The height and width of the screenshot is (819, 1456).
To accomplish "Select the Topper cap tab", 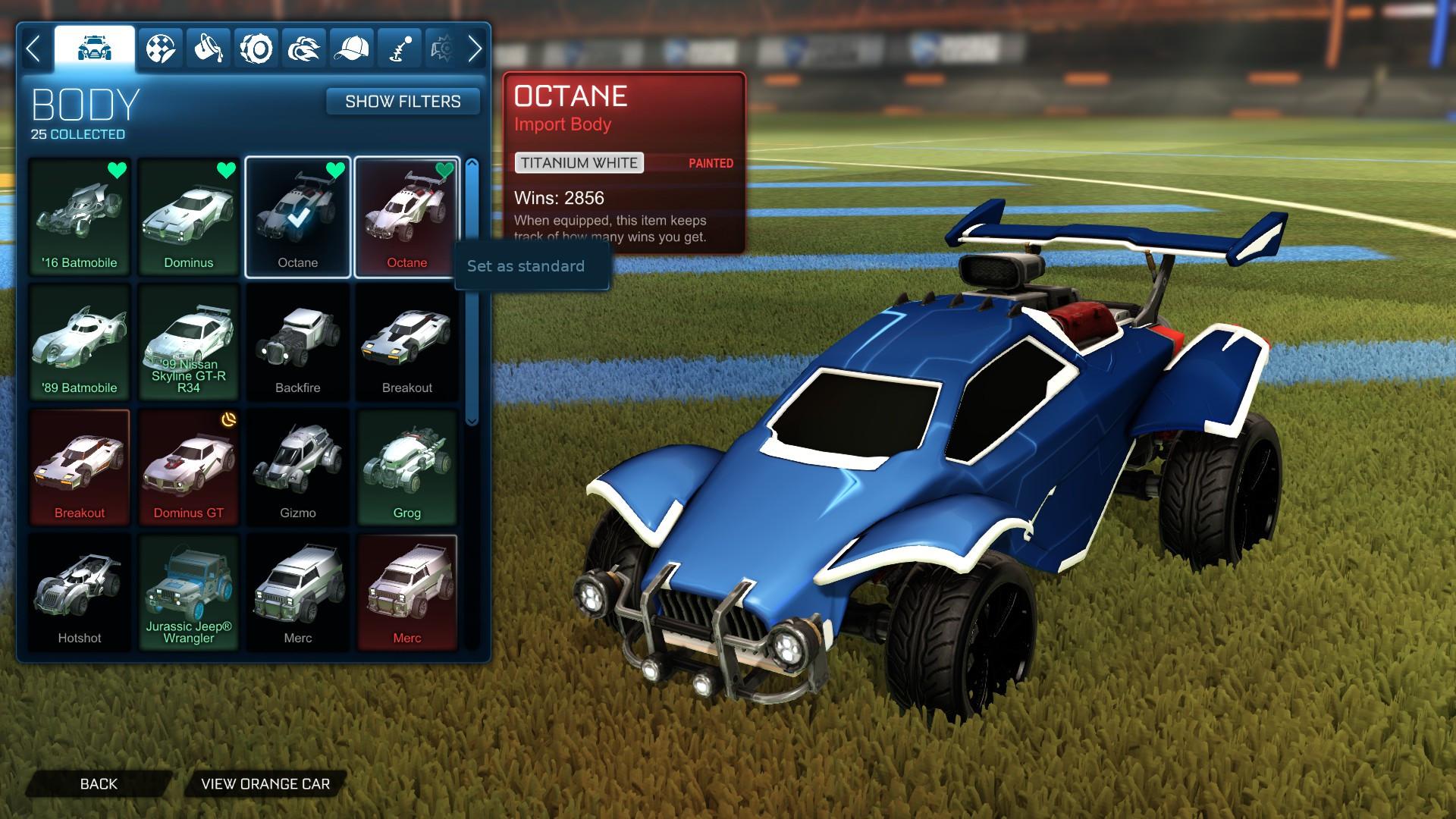I will 352,49.
